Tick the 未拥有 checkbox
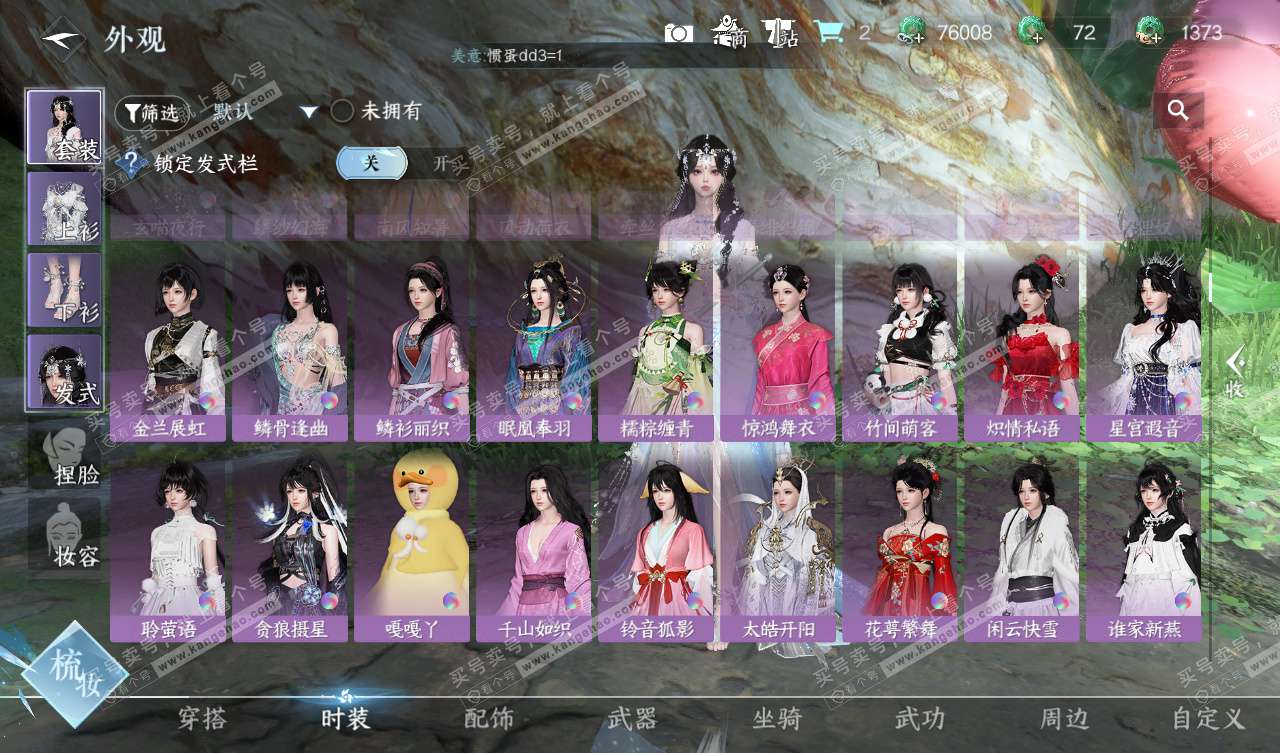Image resolution: width=1280 pixels, height=753 pixels. (x=342, y=111)
